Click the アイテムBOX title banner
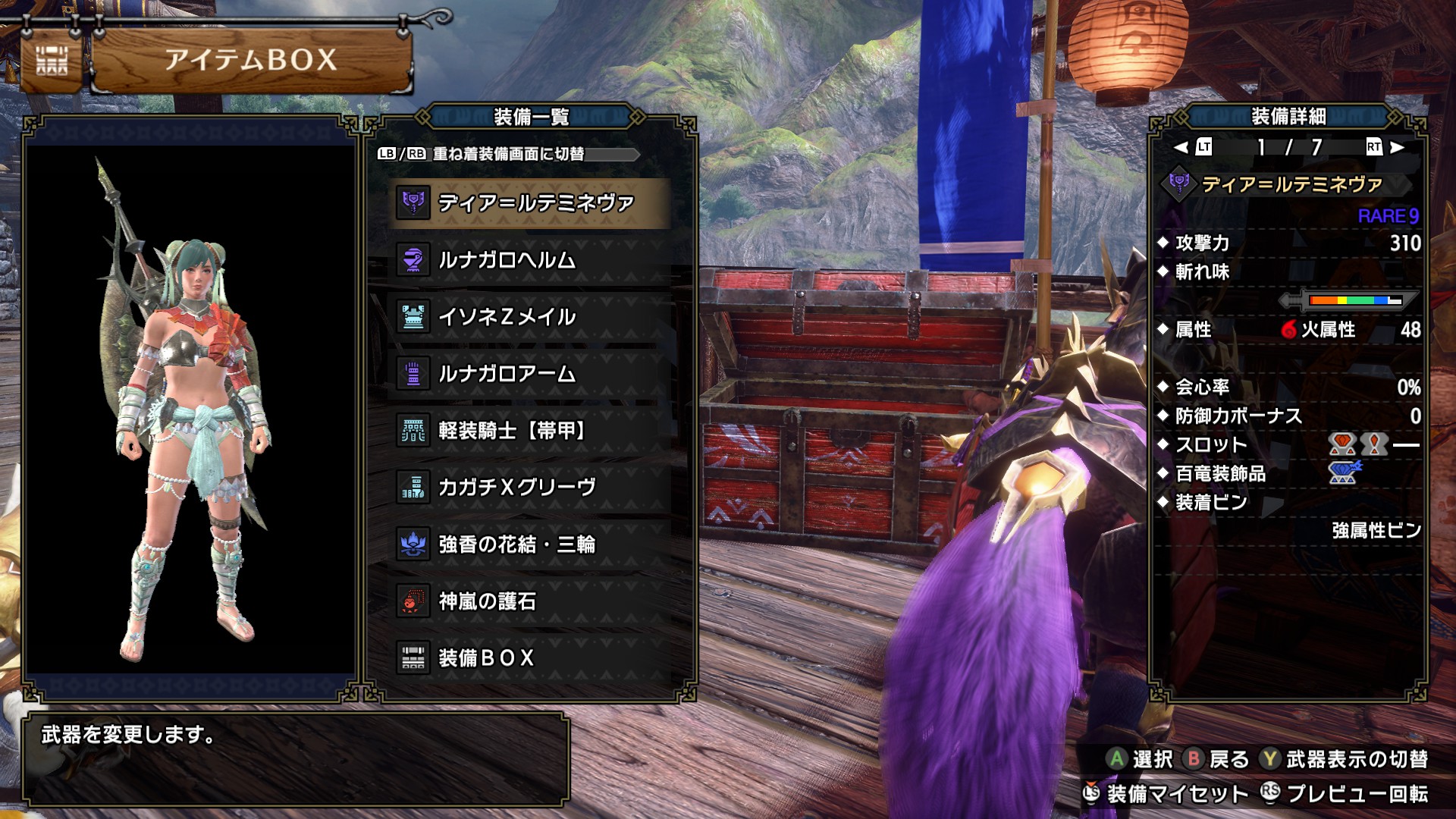This screenshot has width=1456, height=819. [250, 61]
